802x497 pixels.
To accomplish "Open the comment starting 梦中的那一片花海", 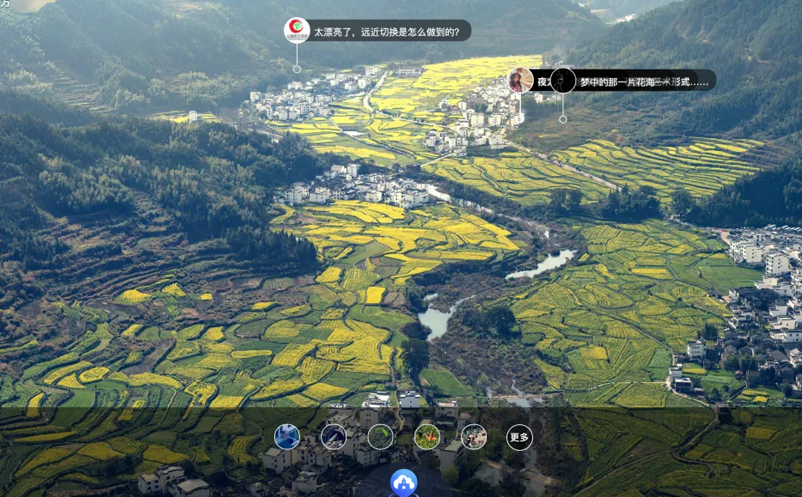I will 643,81.
